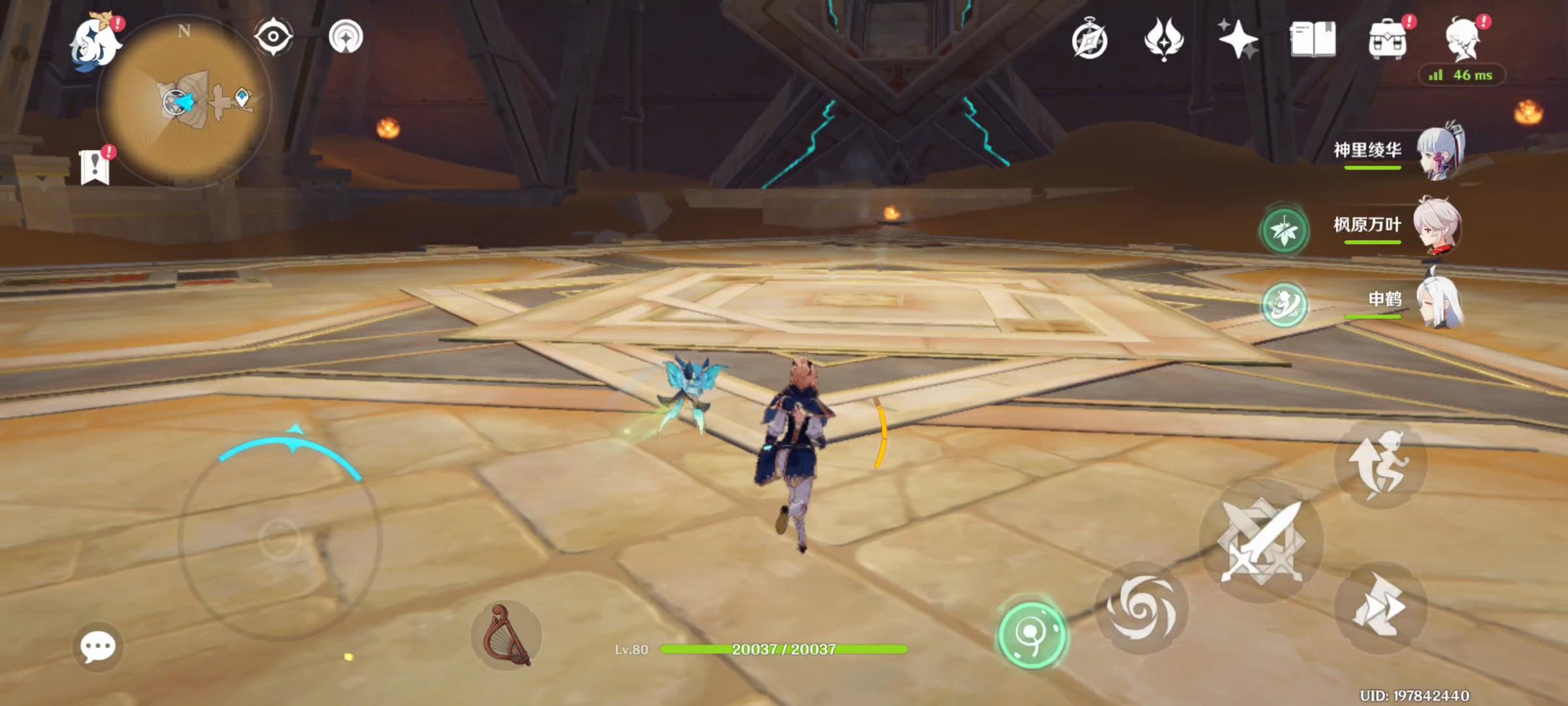Open the wish star icon
The width and height of the screenshot is (1568, 706).
click(1237, 39)
